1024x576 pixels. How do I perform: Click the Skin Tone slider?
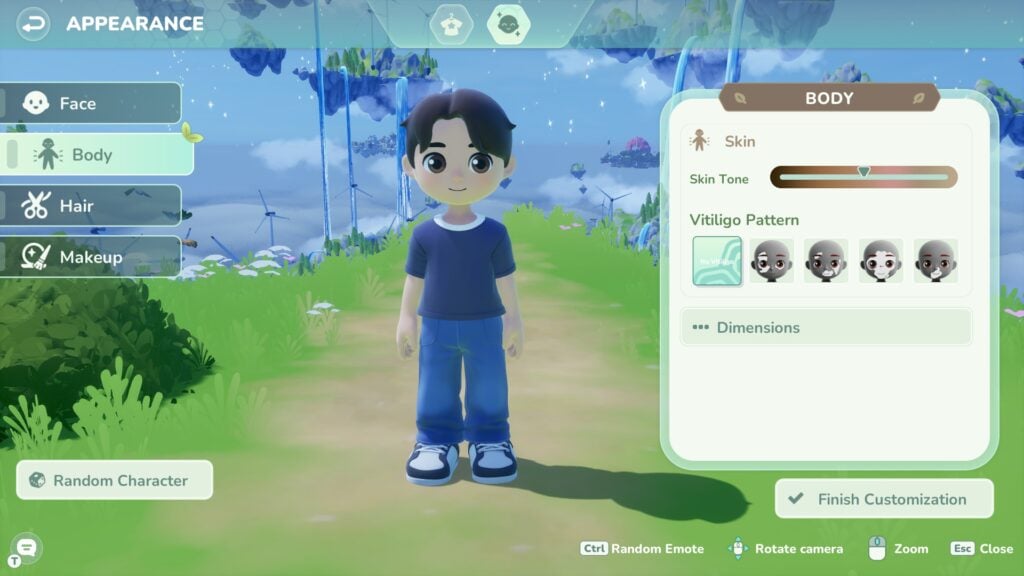(x=863, y=178)
